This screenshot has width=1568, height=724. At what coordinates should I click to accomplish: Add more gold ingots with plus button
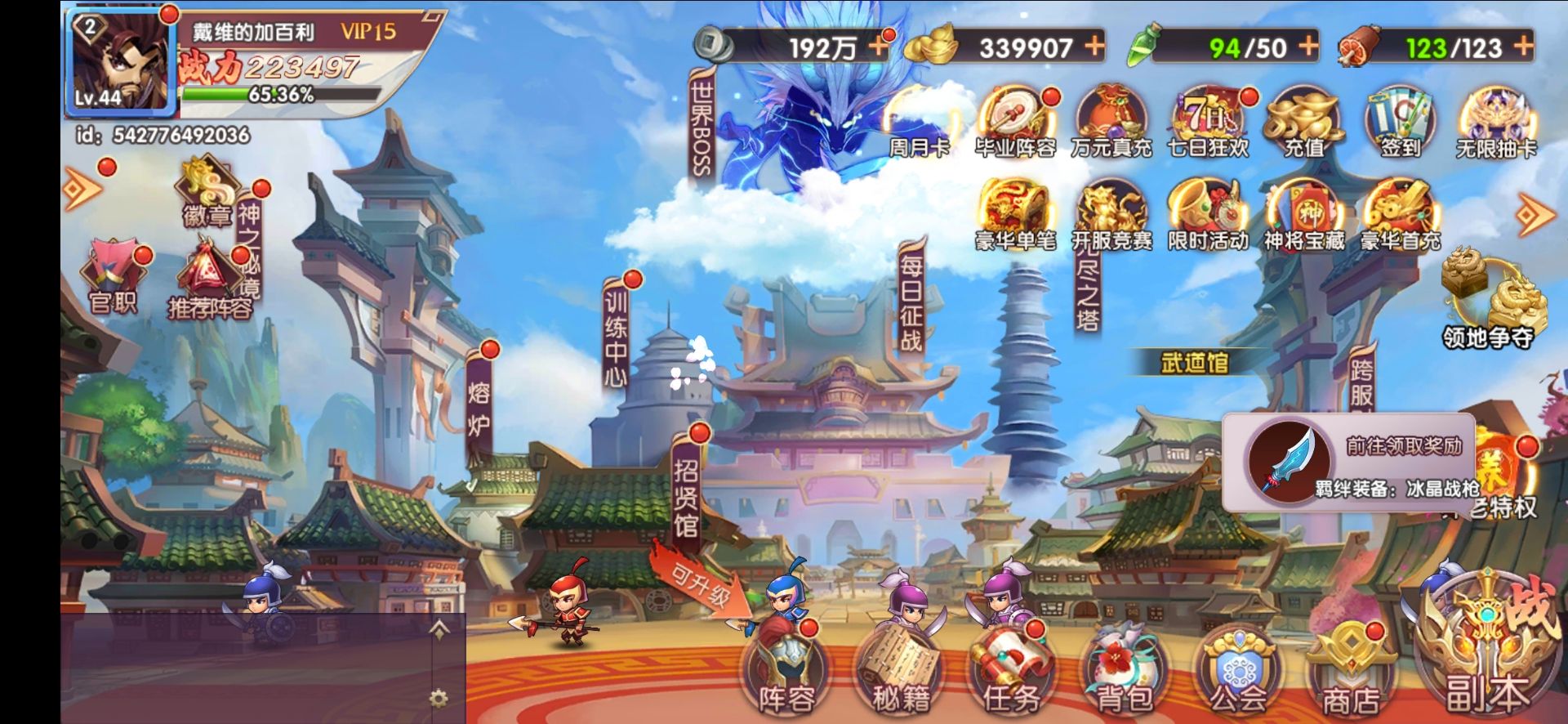(x=1094, y=46)
